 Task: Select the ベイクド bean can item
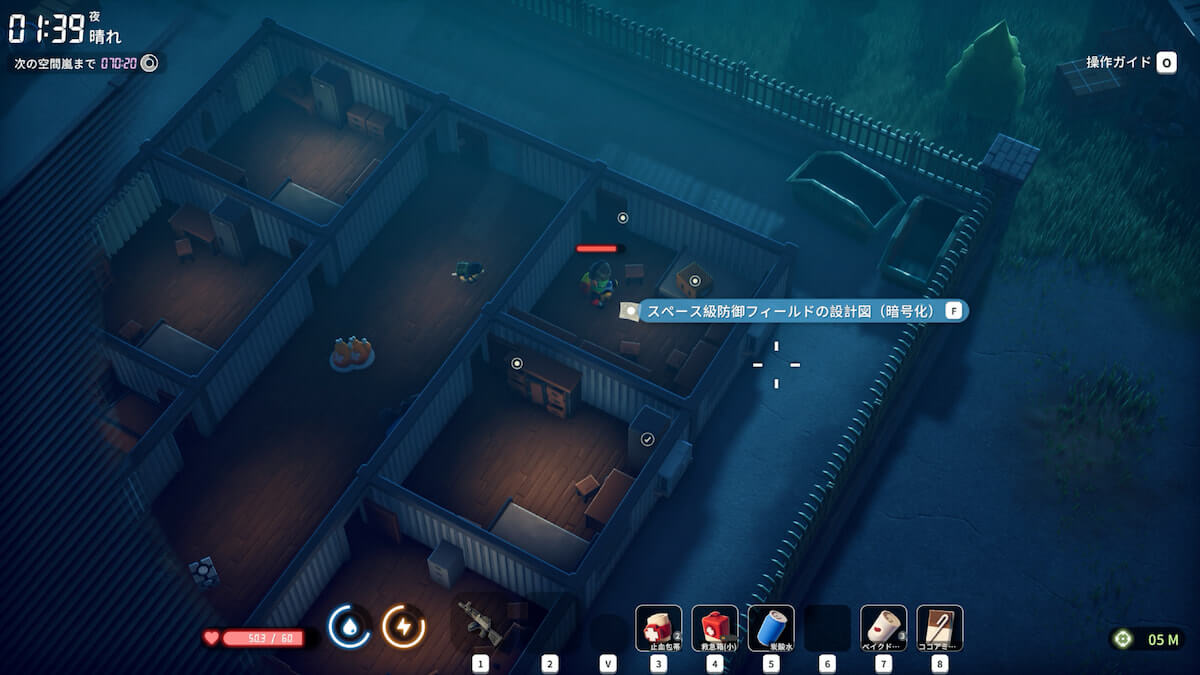(884, 628)
